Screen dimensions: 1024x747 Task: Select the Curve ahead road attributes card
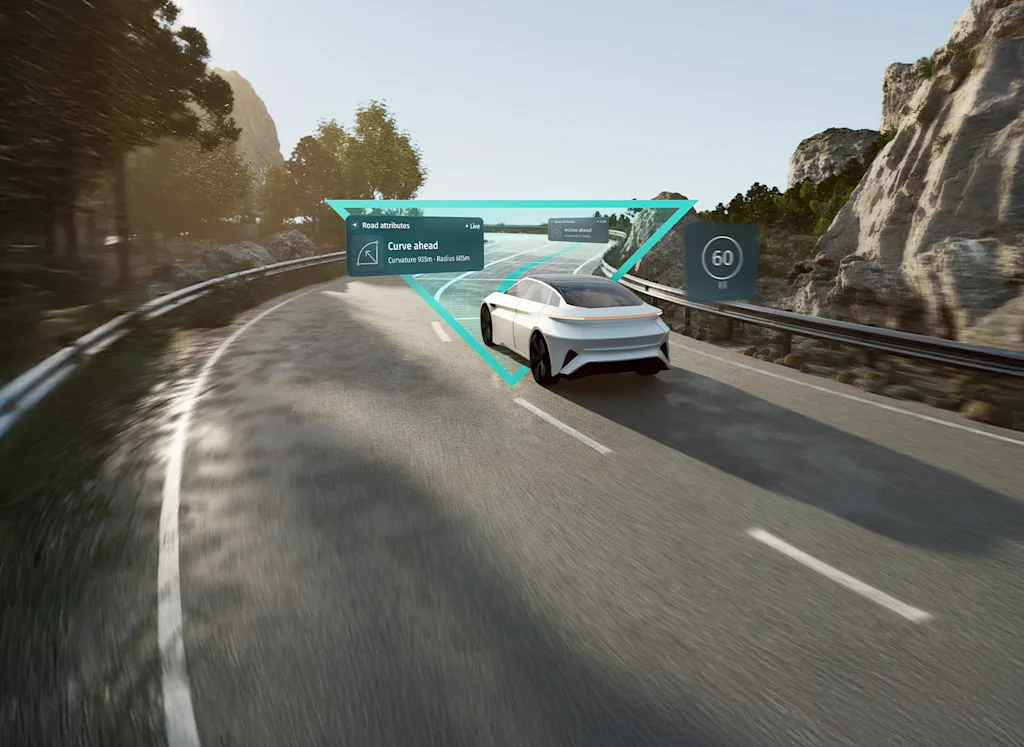(415, 246)
